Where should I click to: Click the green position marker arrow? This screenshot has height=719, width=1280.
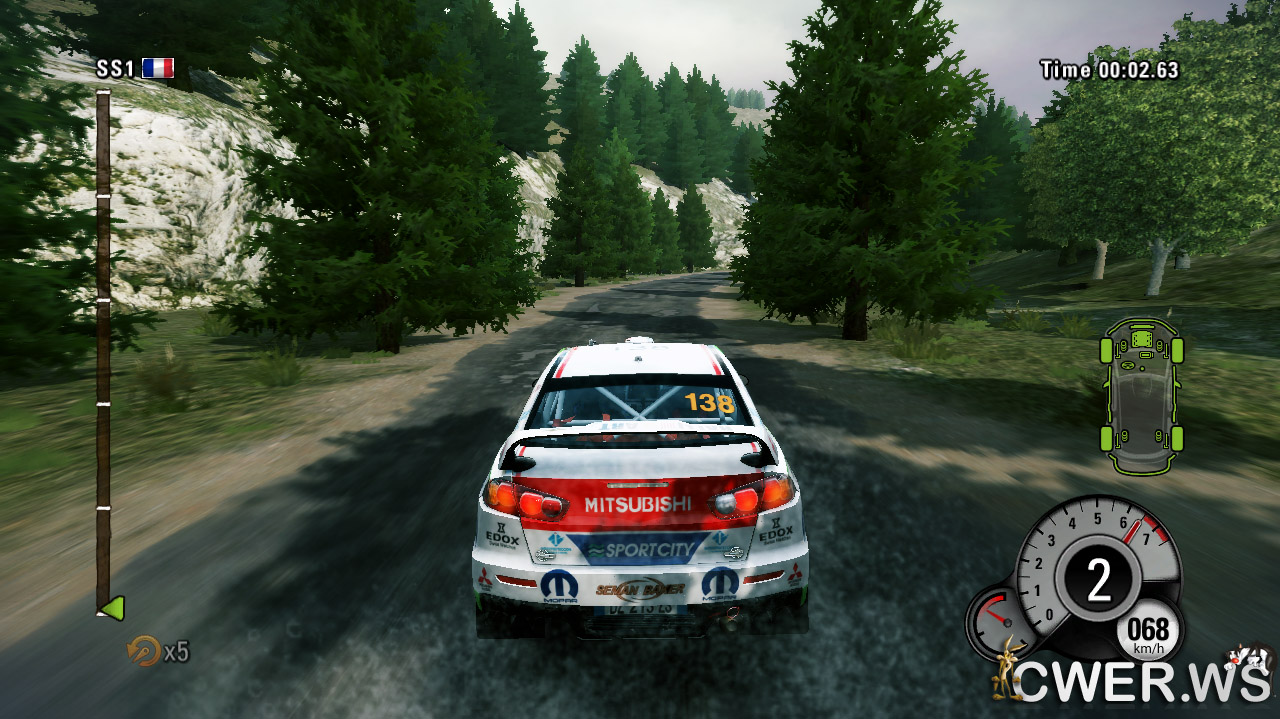pyautogui.click(x=112, y=607)
